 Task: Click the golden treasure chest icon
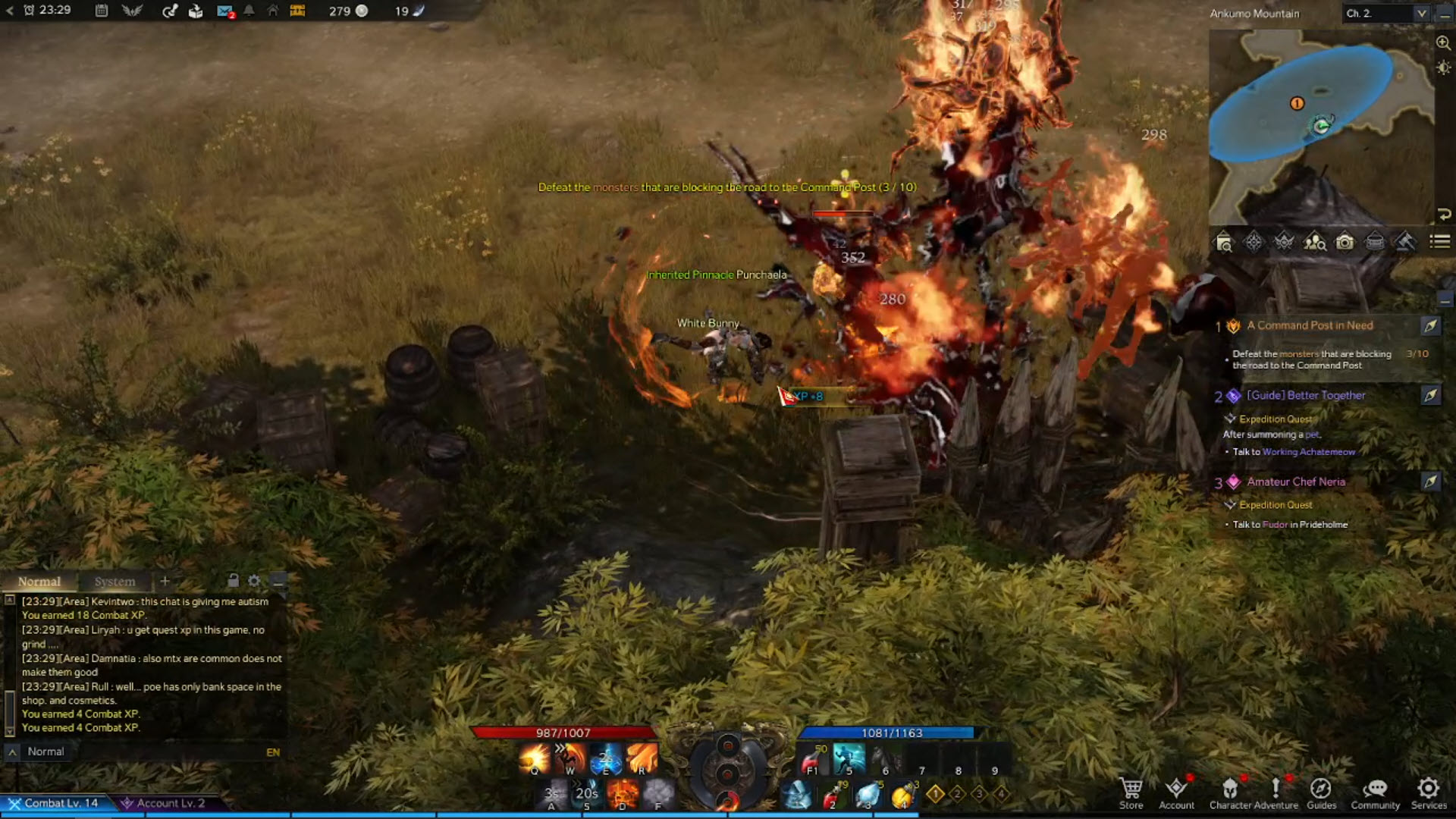click(297, 11)
